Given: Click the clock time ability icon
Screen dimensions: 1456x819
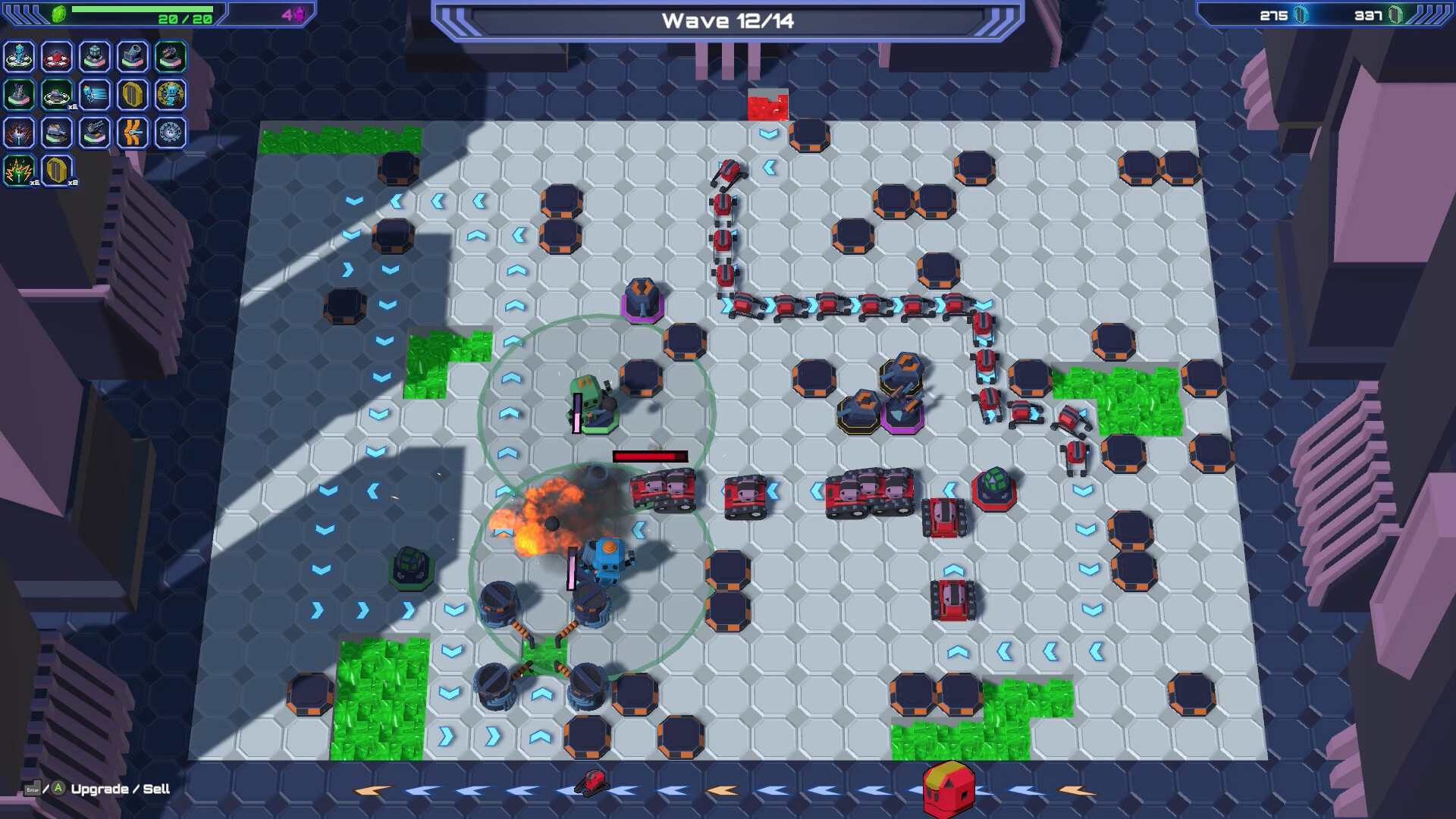Looking at the screenshot, I should 168,133.
